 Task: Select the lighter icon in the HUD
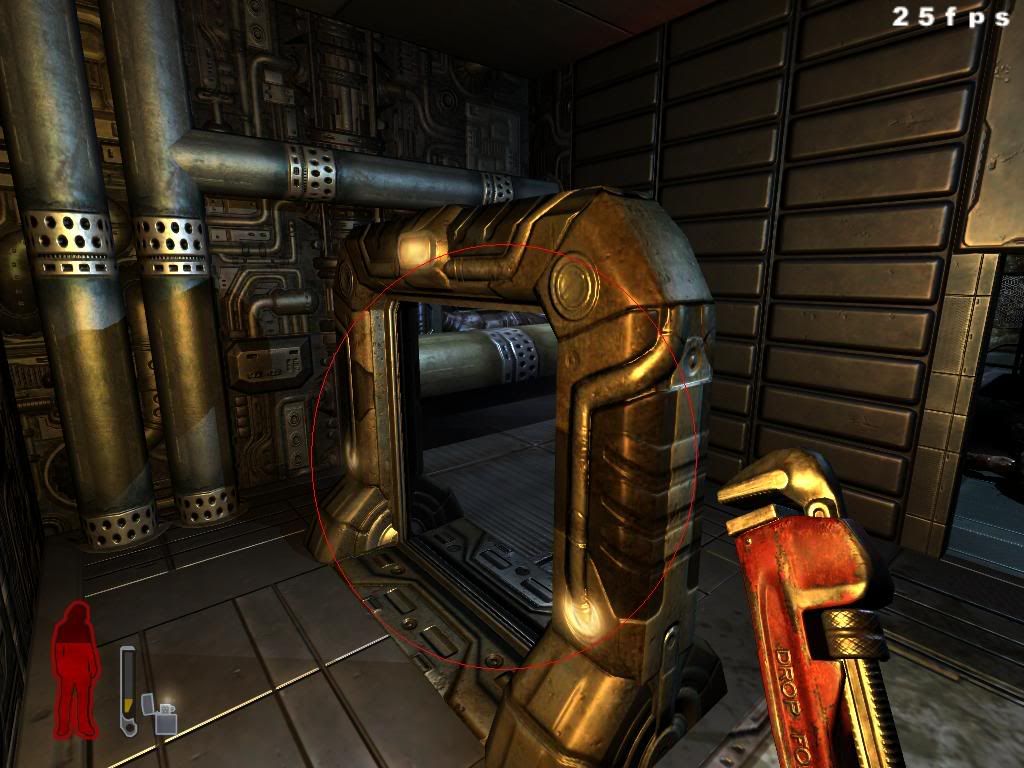160,714
